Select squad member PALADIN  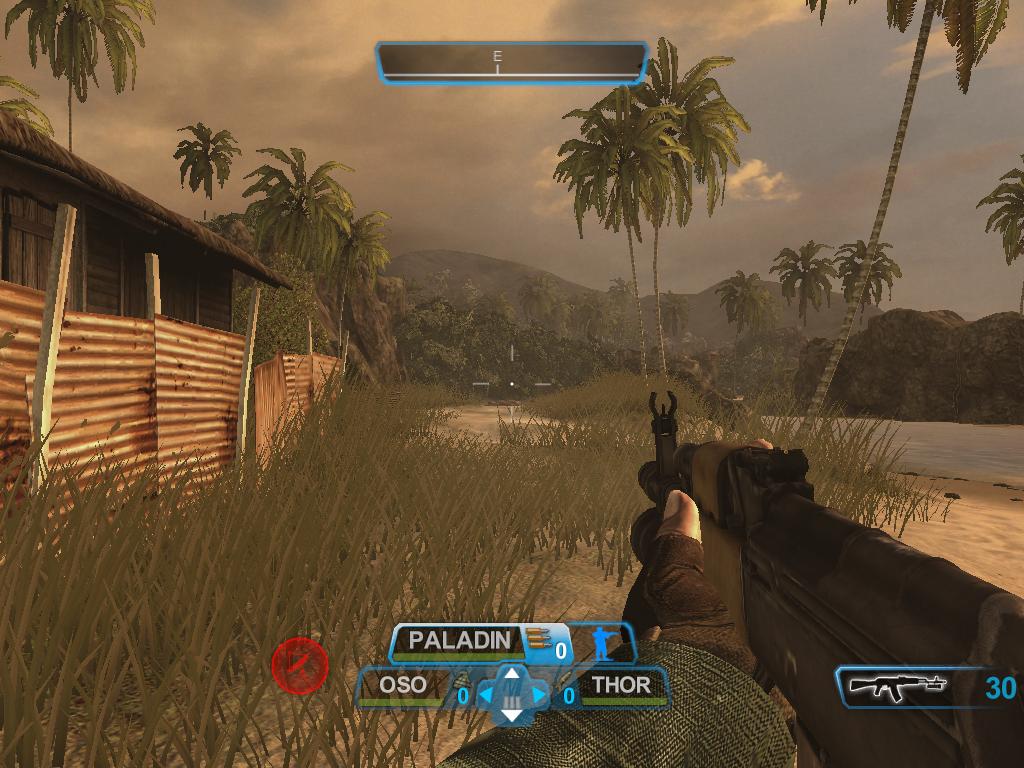click(461, 640)
